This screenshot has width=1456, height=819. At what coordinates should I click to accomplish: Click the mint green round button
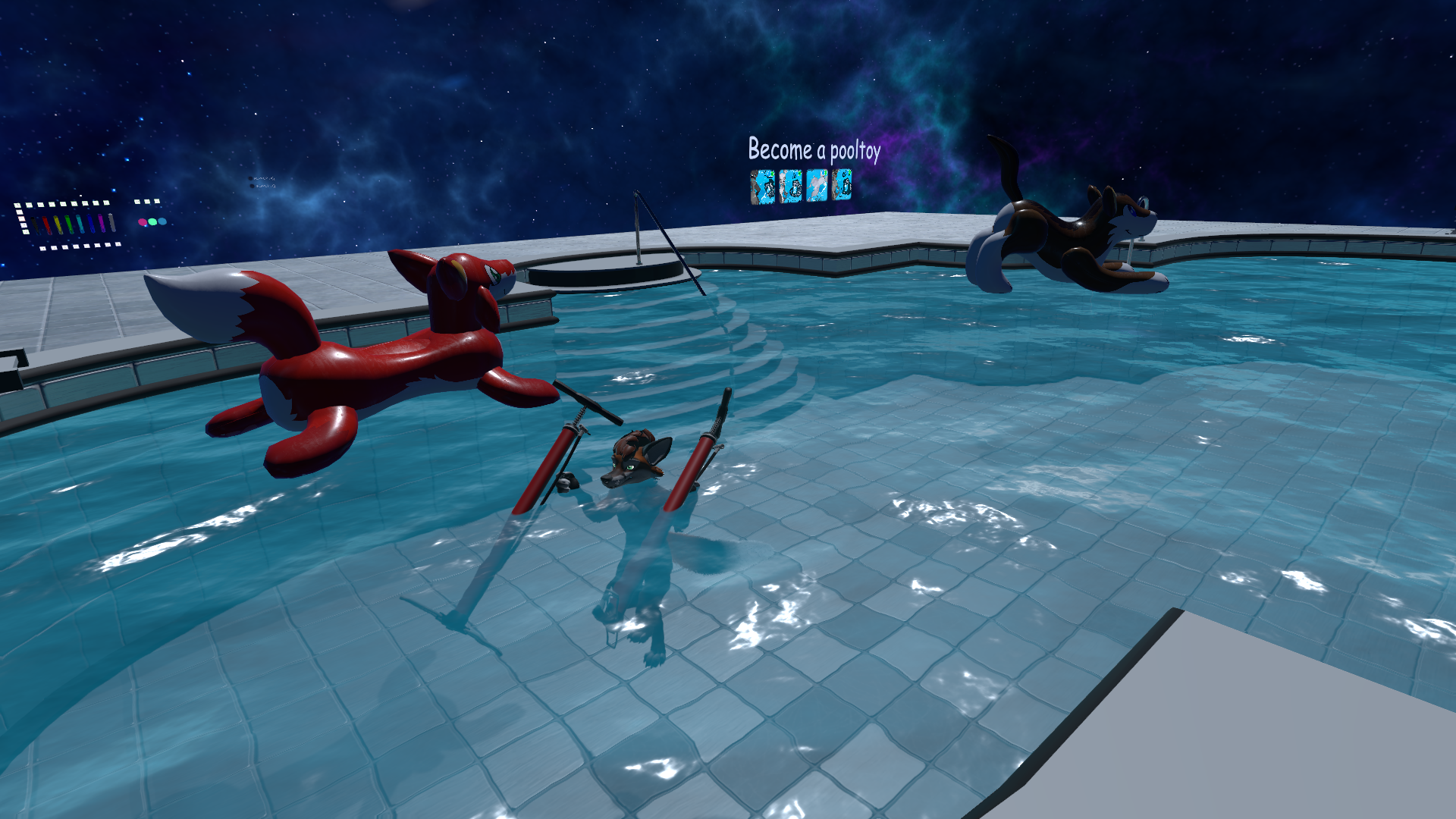click(152, 221)
